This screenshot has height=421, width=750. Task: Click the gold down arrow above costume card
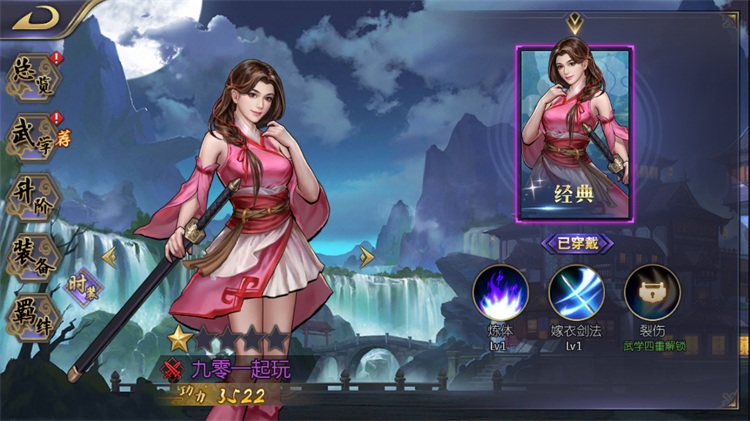point(574,24)
